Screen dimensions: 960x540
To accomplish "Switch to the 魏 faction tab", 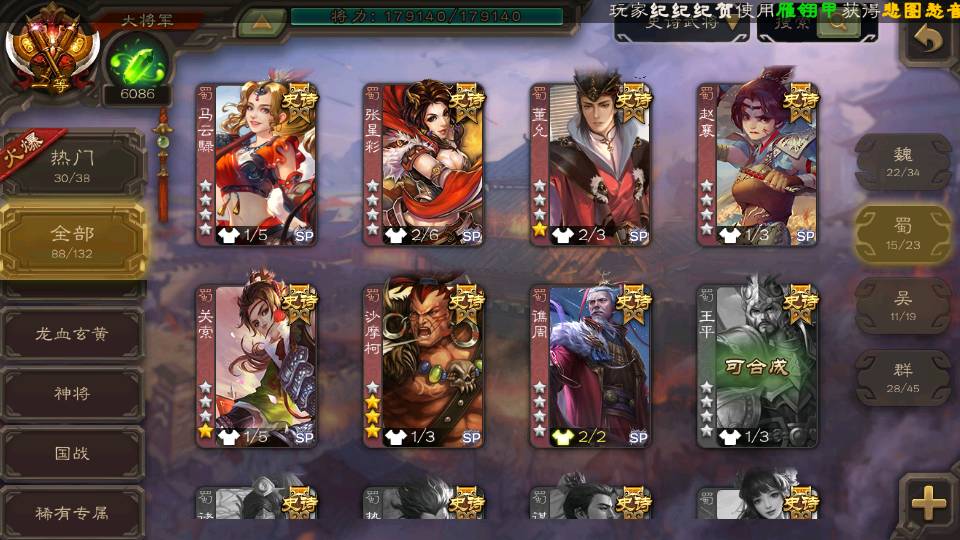I will point(902,160).
